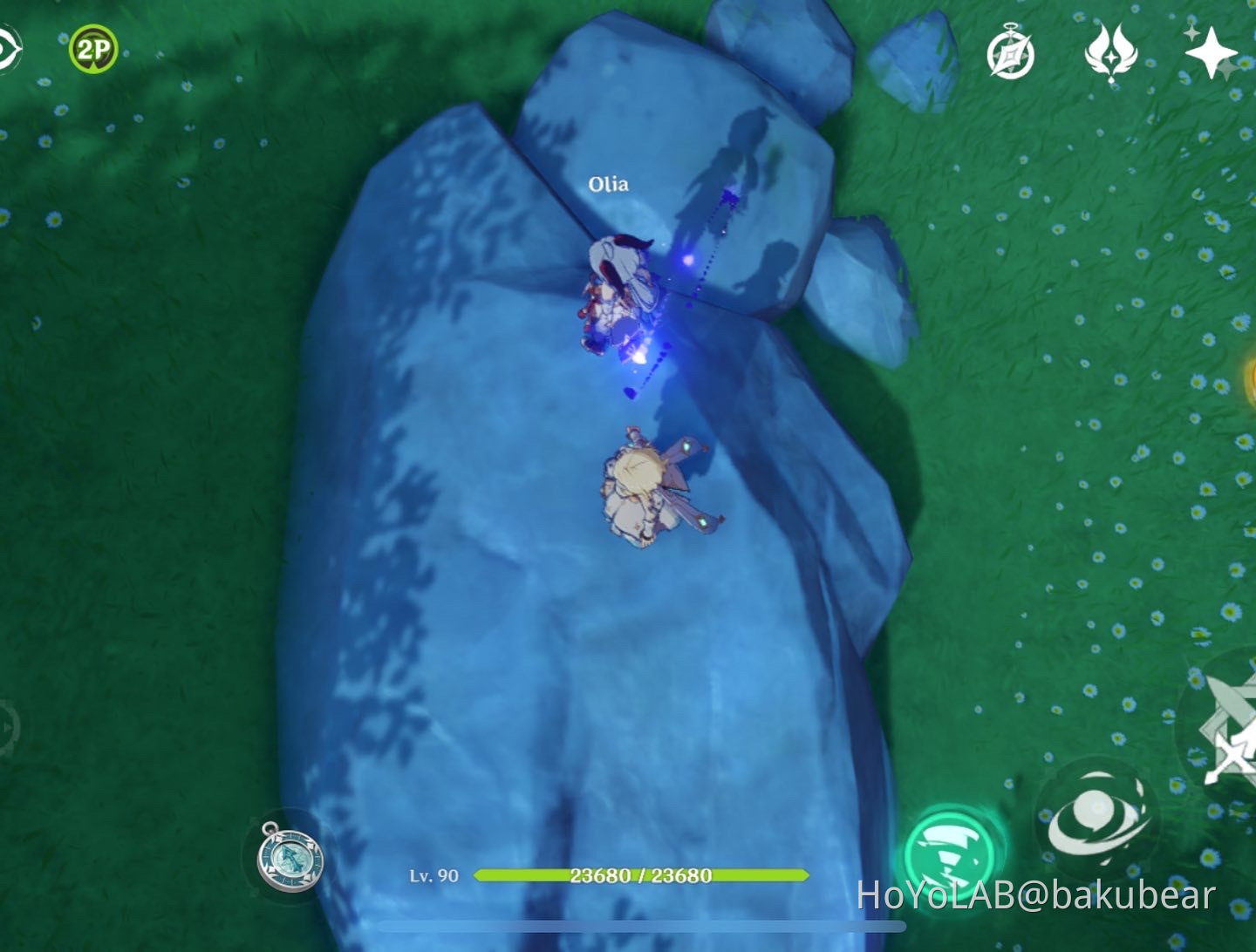
Task: Select the winged emblem icon top right
Action: 1109,54
